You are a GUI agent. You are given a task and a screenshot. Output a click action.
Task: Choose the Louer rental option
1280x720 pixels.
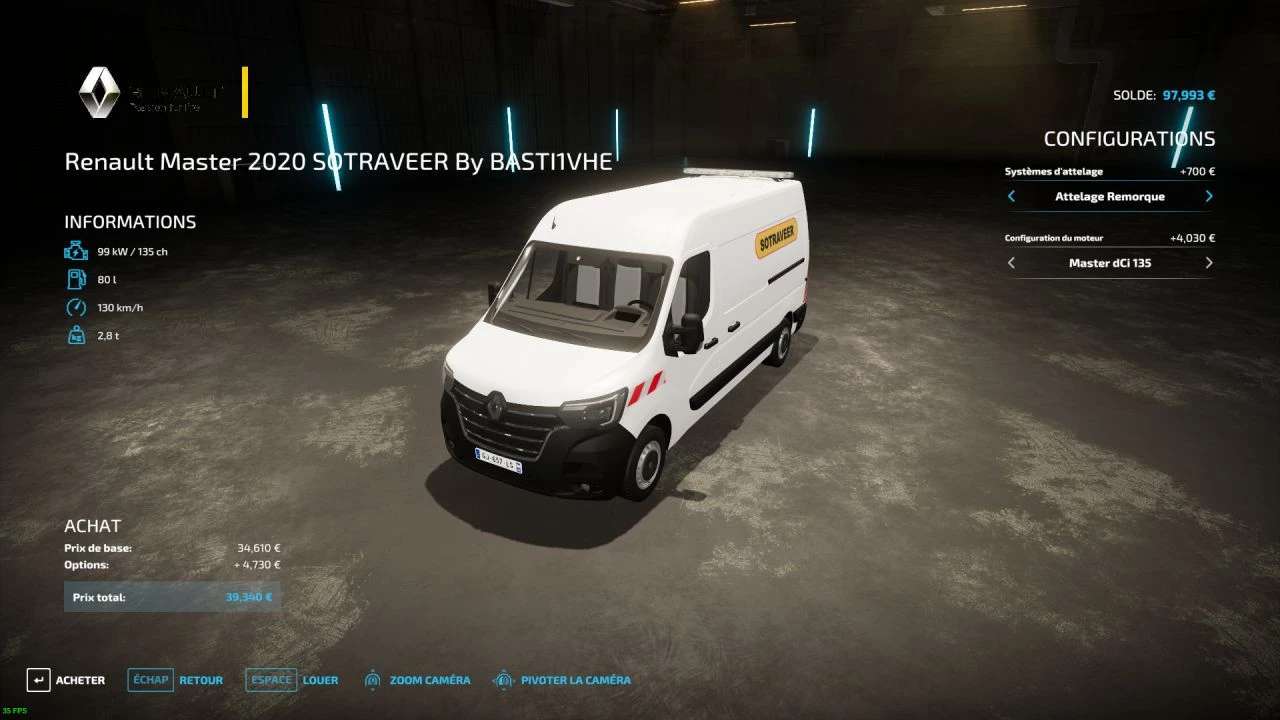292,680
